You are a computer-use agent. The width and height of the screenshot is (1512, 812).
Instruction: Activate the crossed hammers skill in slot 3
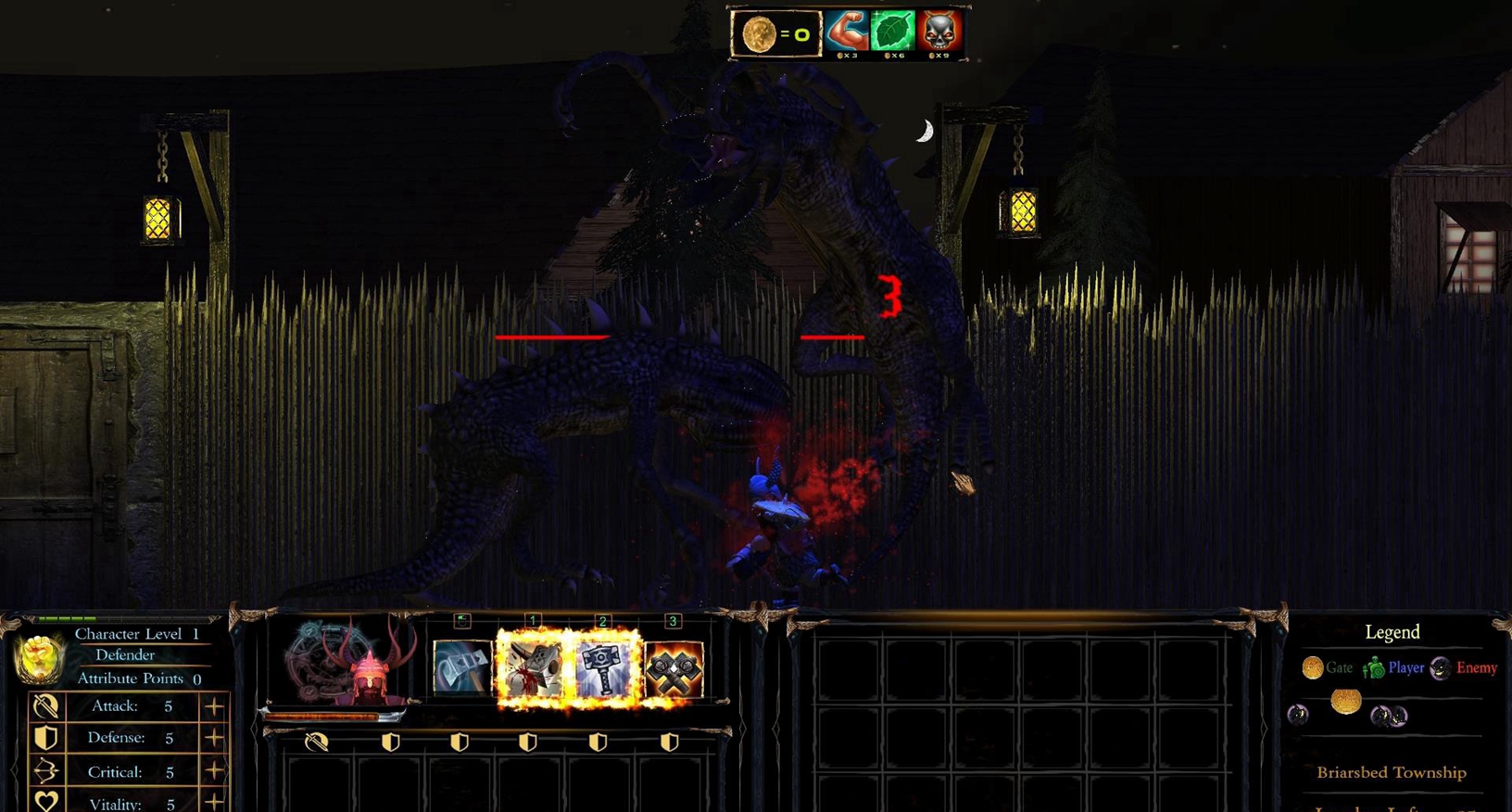(674, 667)
